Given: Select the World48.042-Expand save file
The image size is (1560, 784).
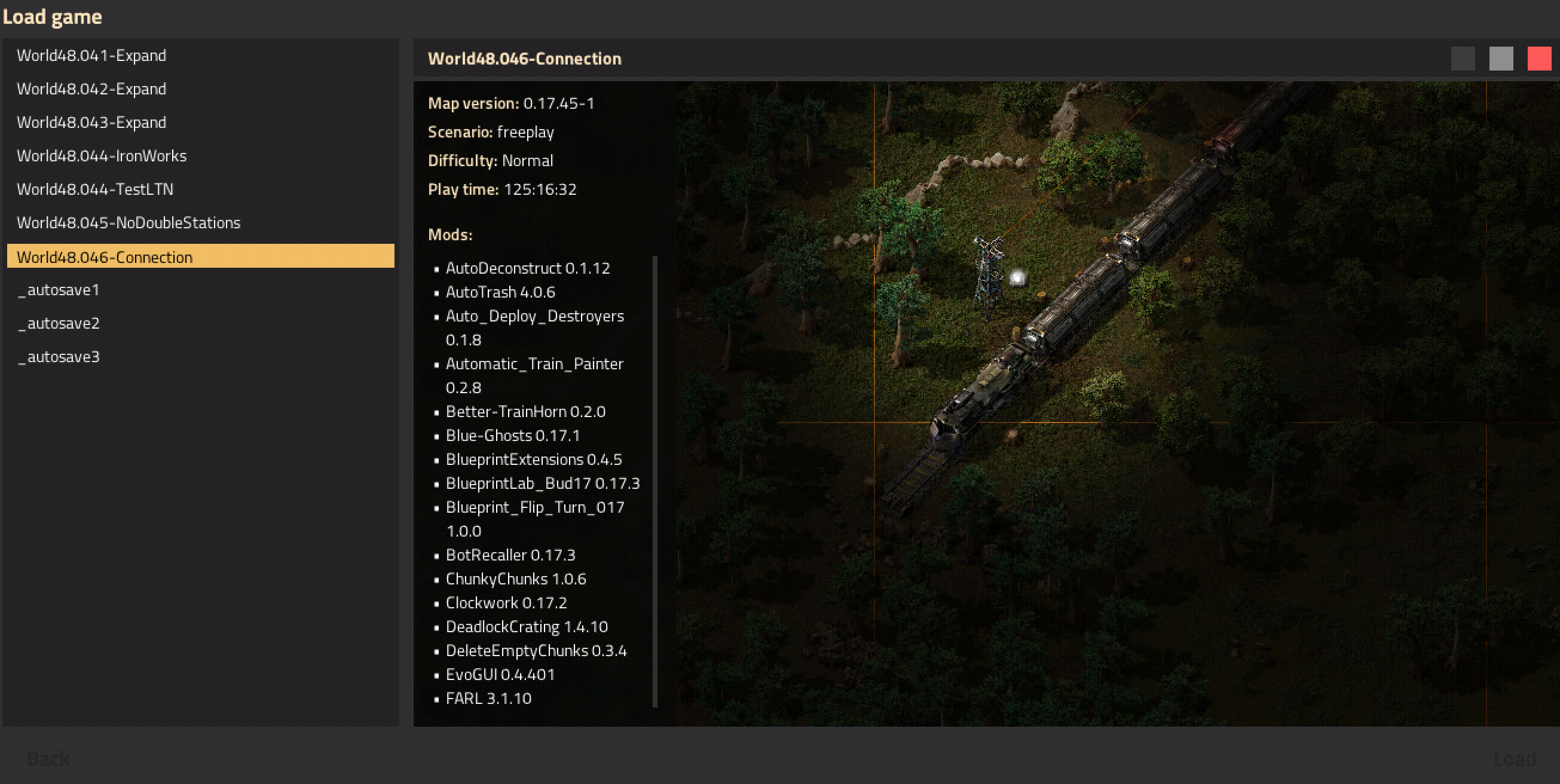Looking at the screenshot, I should point(91,88).
